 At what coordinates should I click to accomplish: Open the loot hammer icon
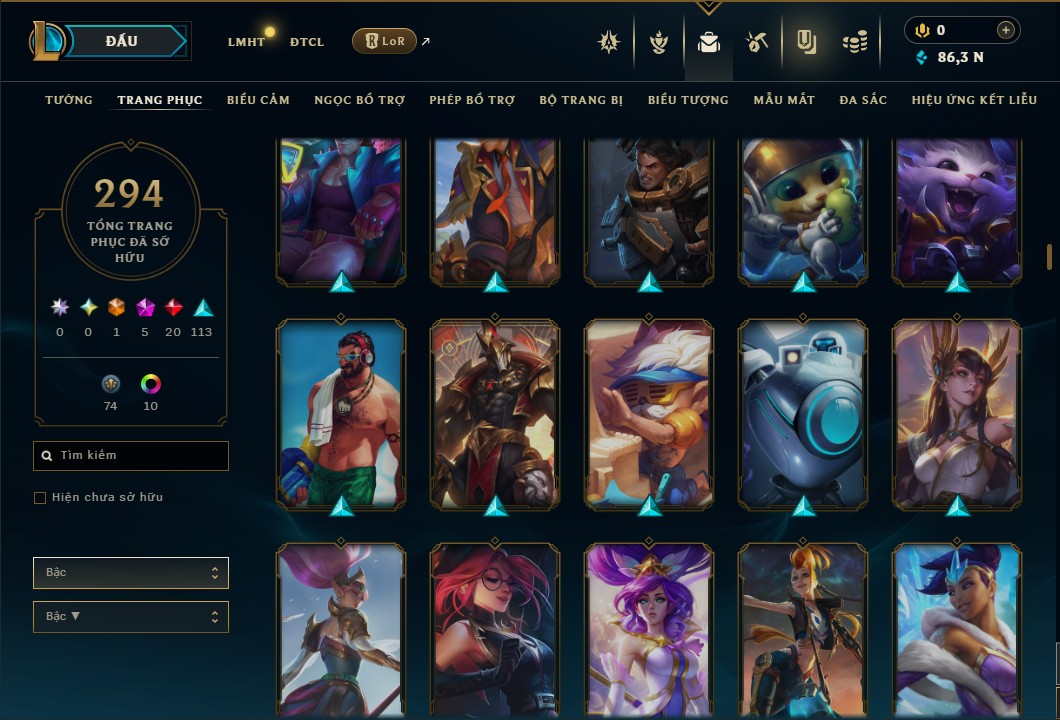(757, 42)
